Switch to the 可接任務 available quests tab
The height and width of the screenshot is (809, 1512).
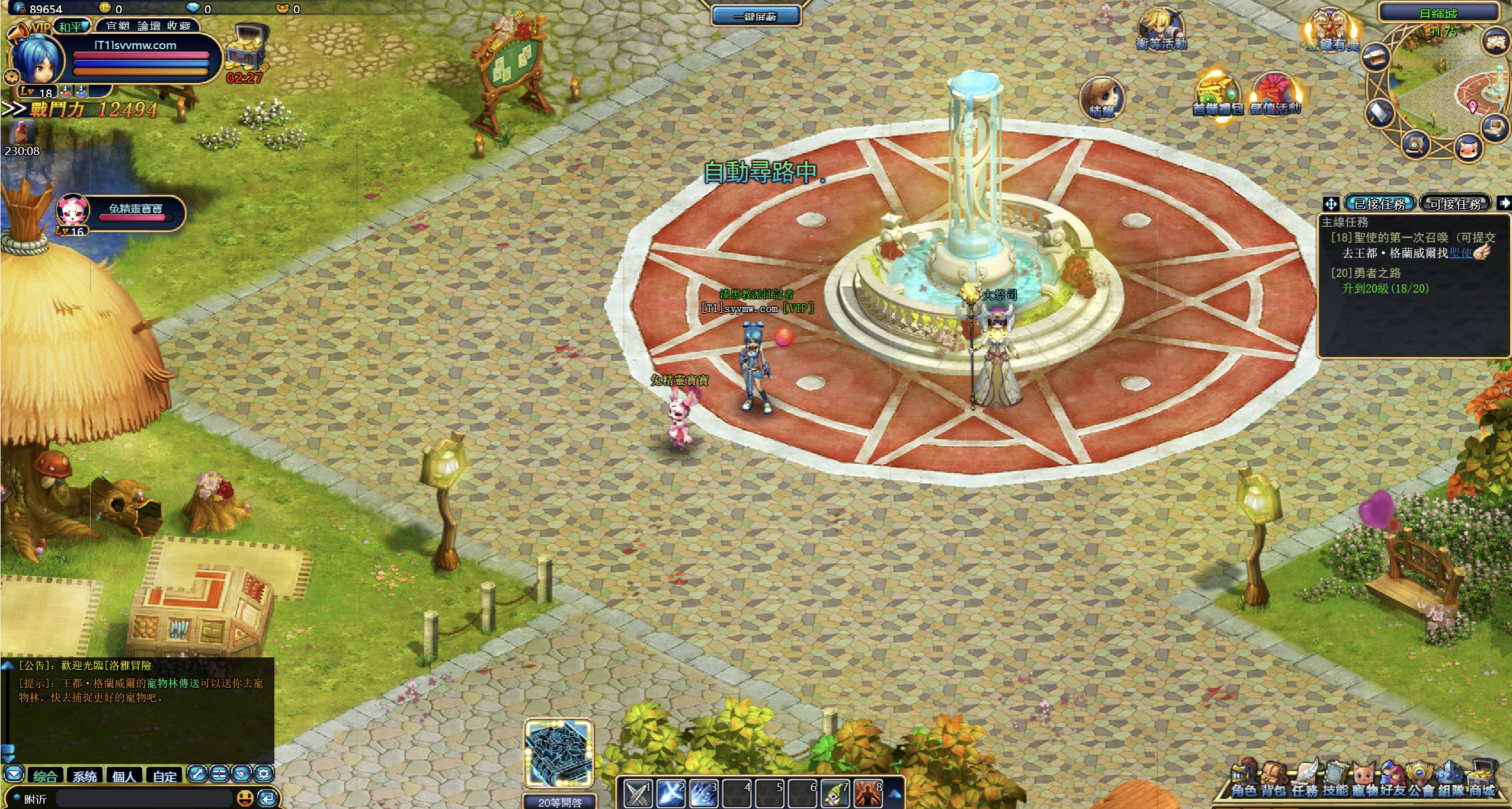click(x=1455, y=204)
